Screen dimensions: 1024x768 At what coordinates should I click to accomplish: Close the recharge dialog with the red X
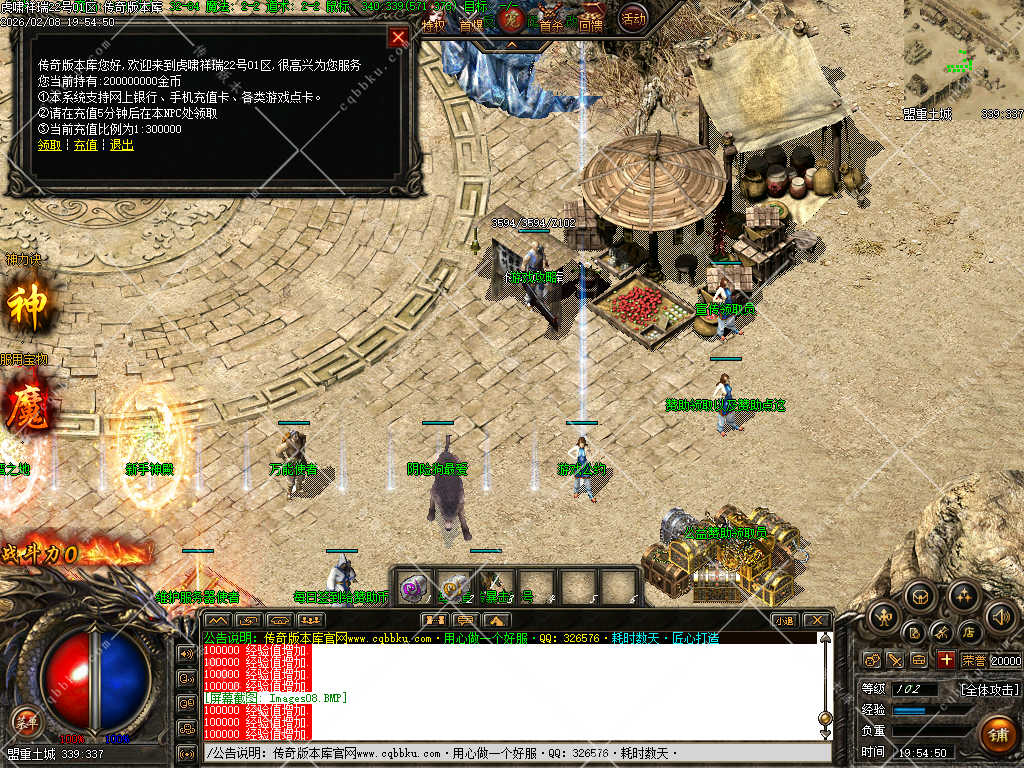coord(398,38)
